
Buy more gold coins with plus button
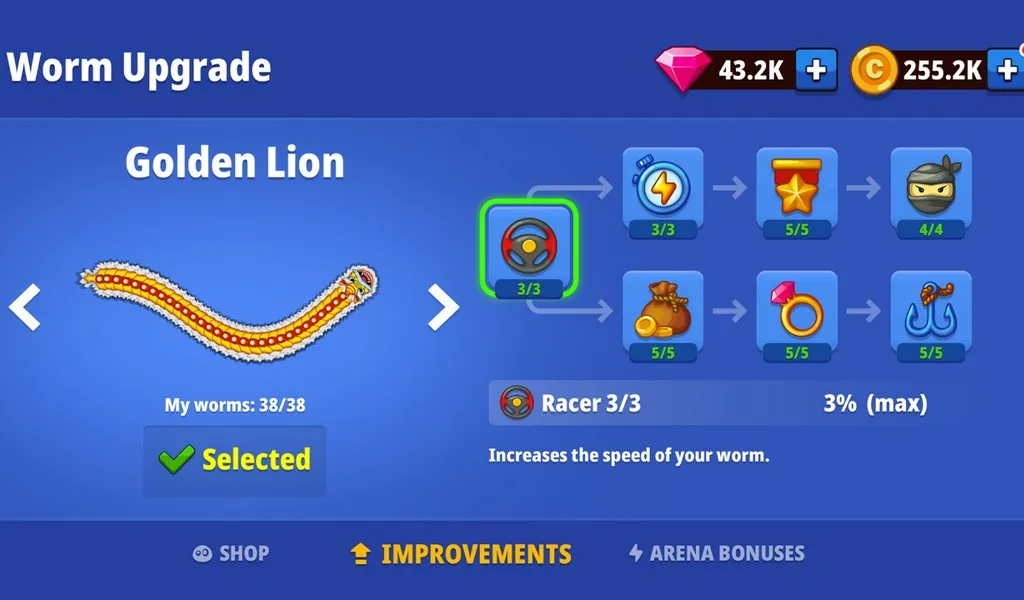point(1005,69)
